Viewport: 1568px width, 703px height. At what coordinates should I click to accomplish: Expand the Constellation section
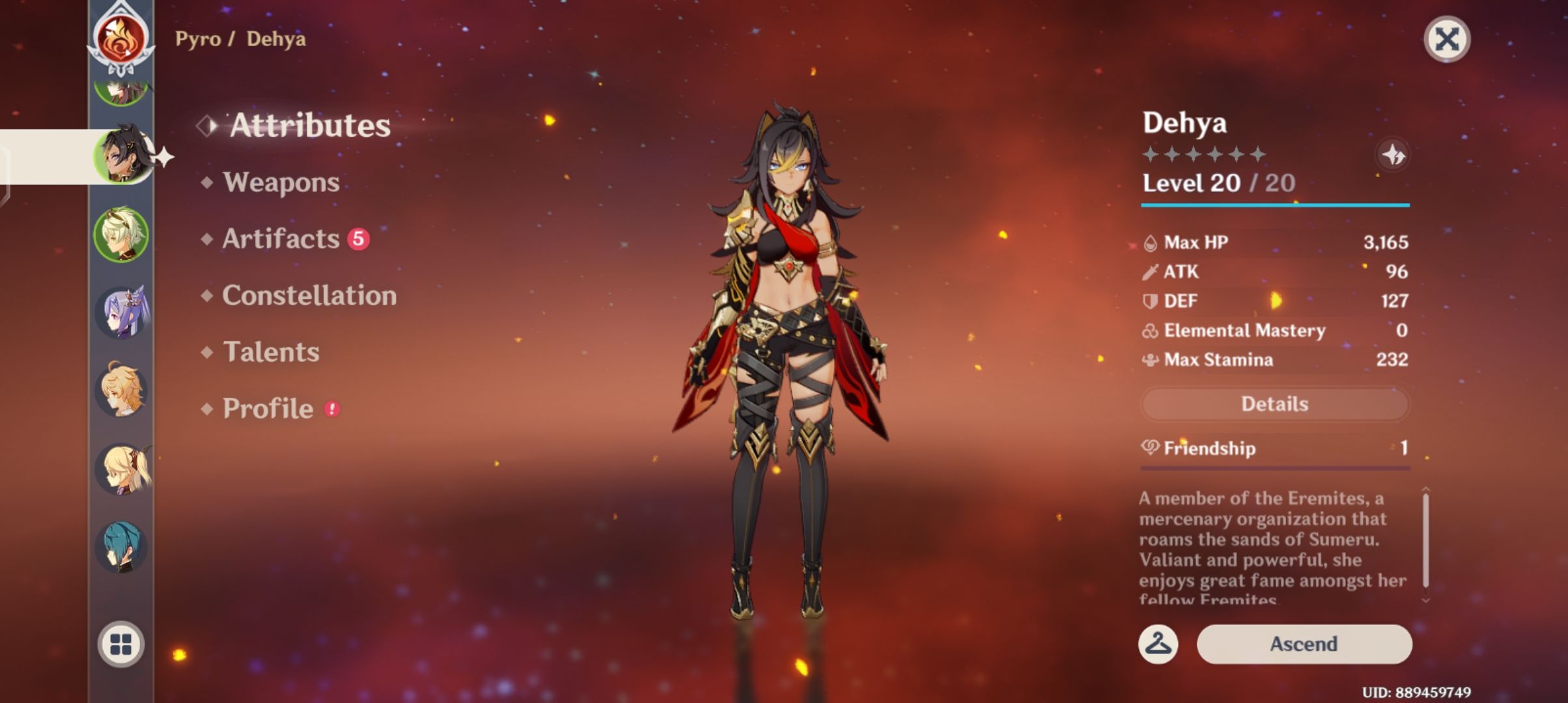pyautogui.click(x=308, y=296)
